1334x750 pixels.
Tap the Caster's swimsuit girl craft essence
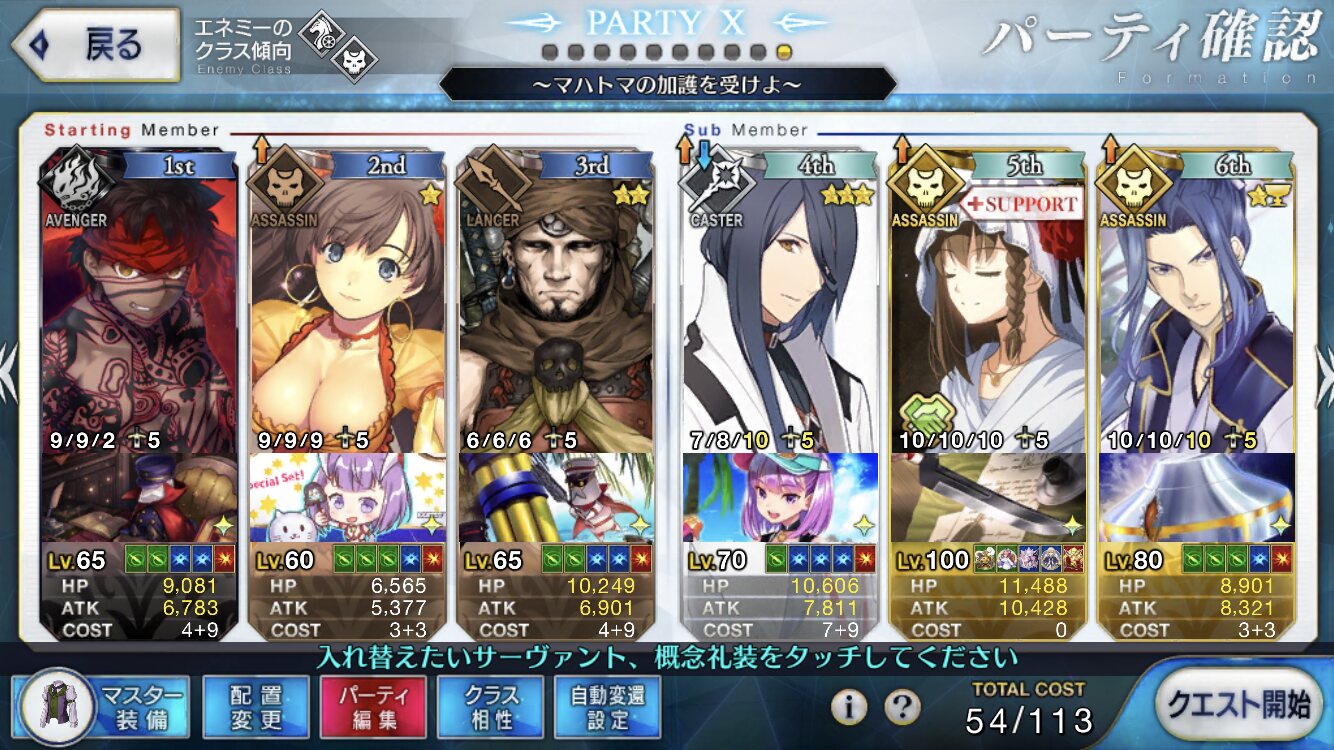(780, 497)
